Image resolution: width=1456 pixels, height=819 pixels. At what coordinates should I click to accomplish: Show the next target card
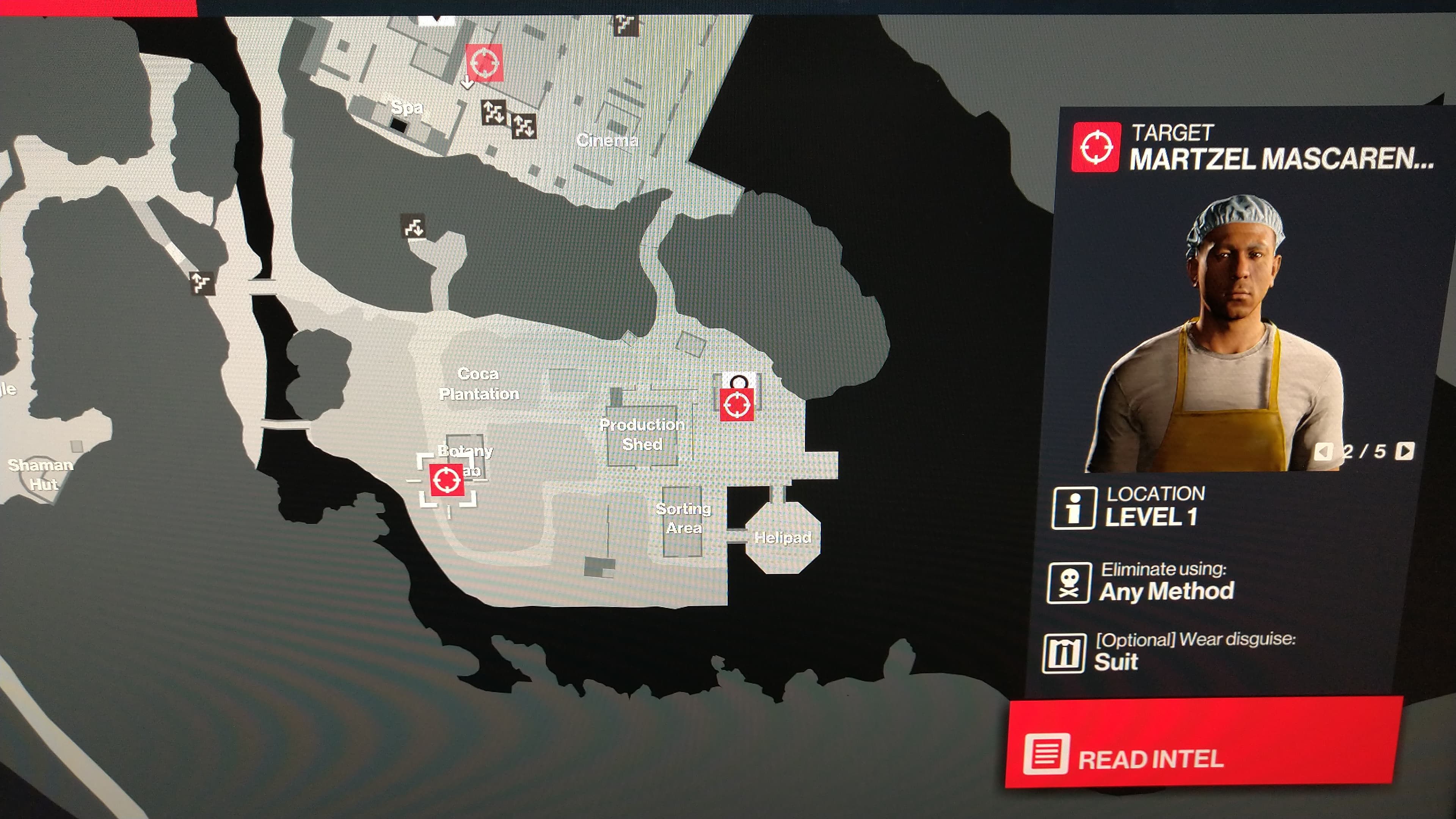[1404, 450]
